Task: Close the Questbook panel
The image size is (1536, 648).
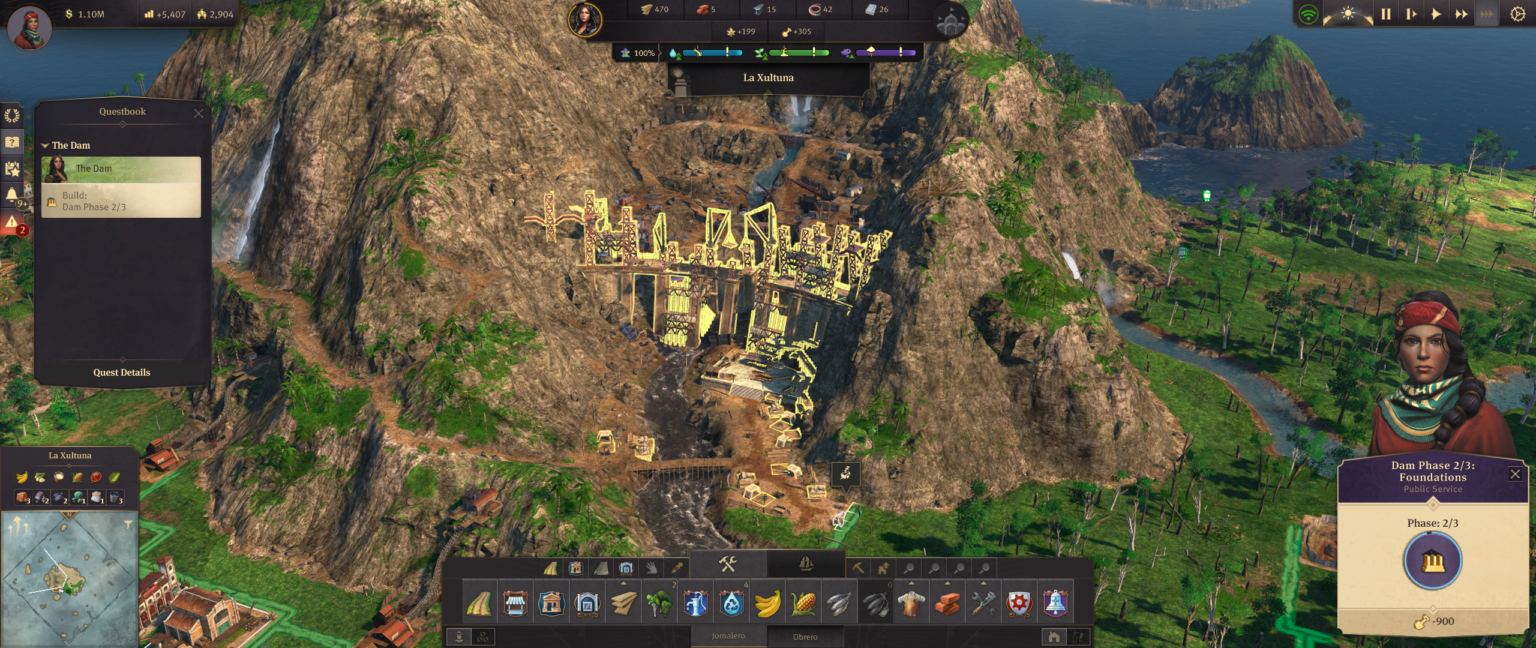Action: [198, 113]
